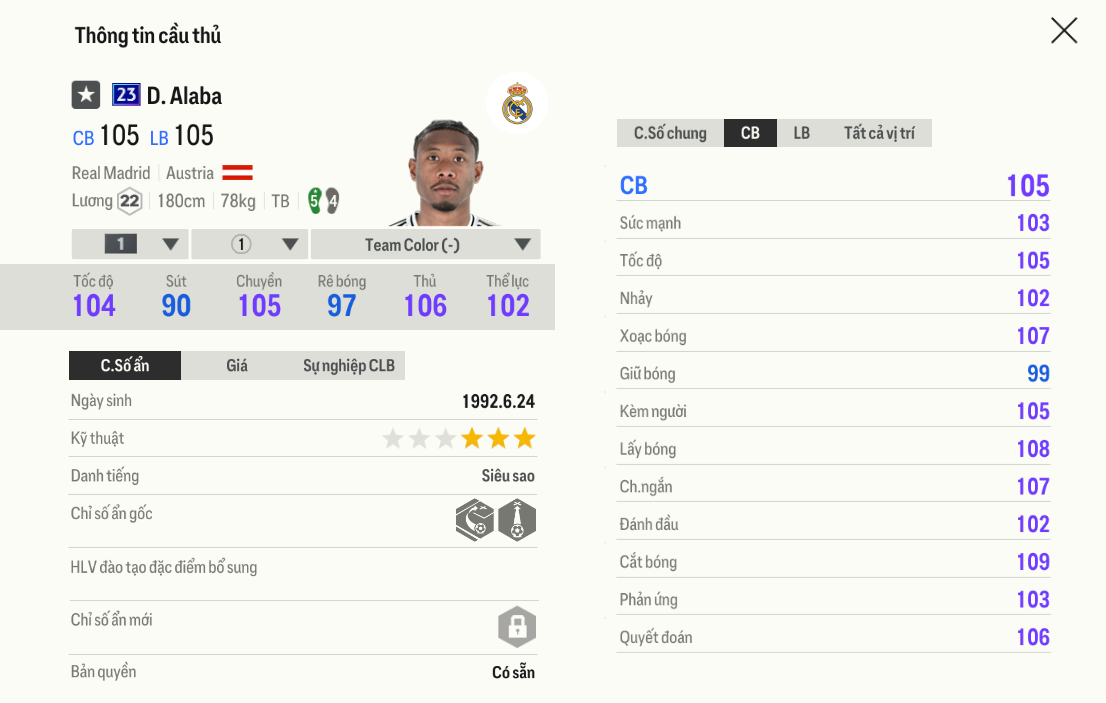Open the upgrade level 1 dropdown
1106x703 pixels.
130,245
